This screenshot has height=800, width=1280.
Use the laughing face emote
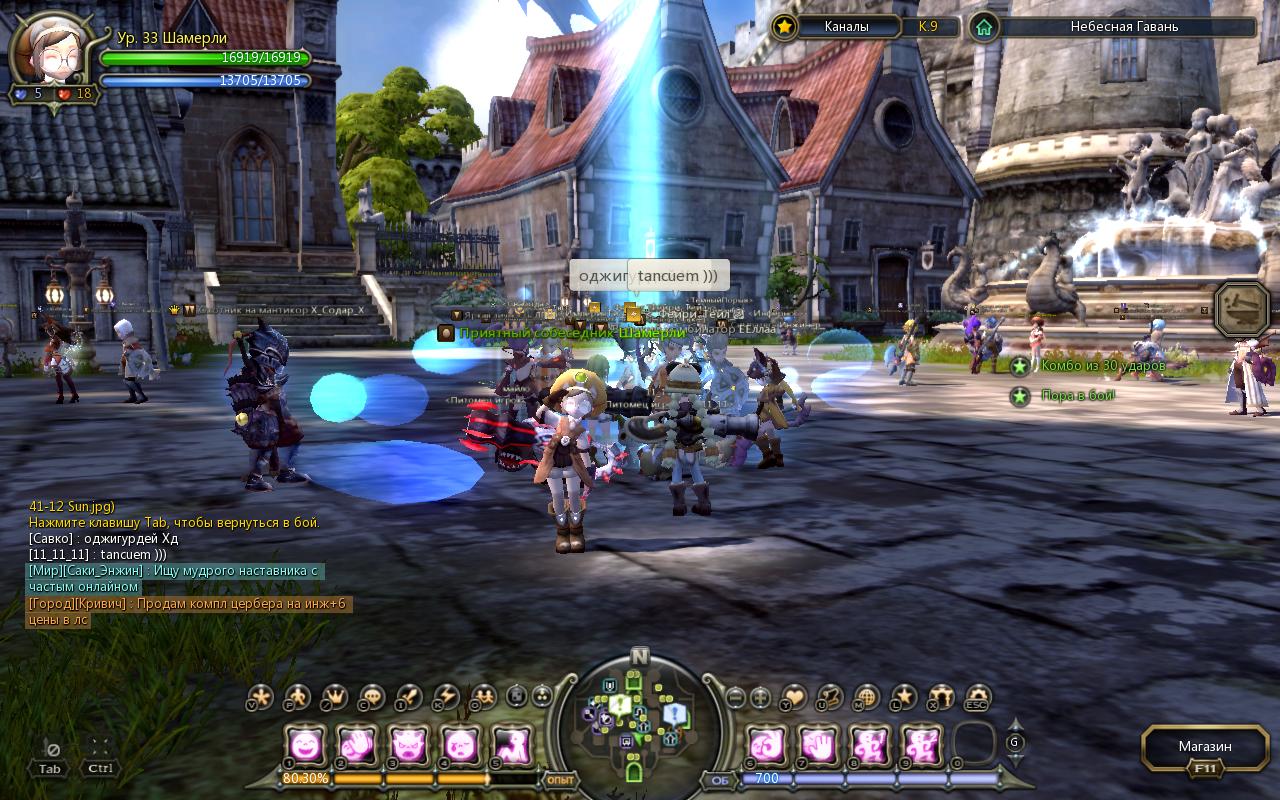[x=305, y=745]
